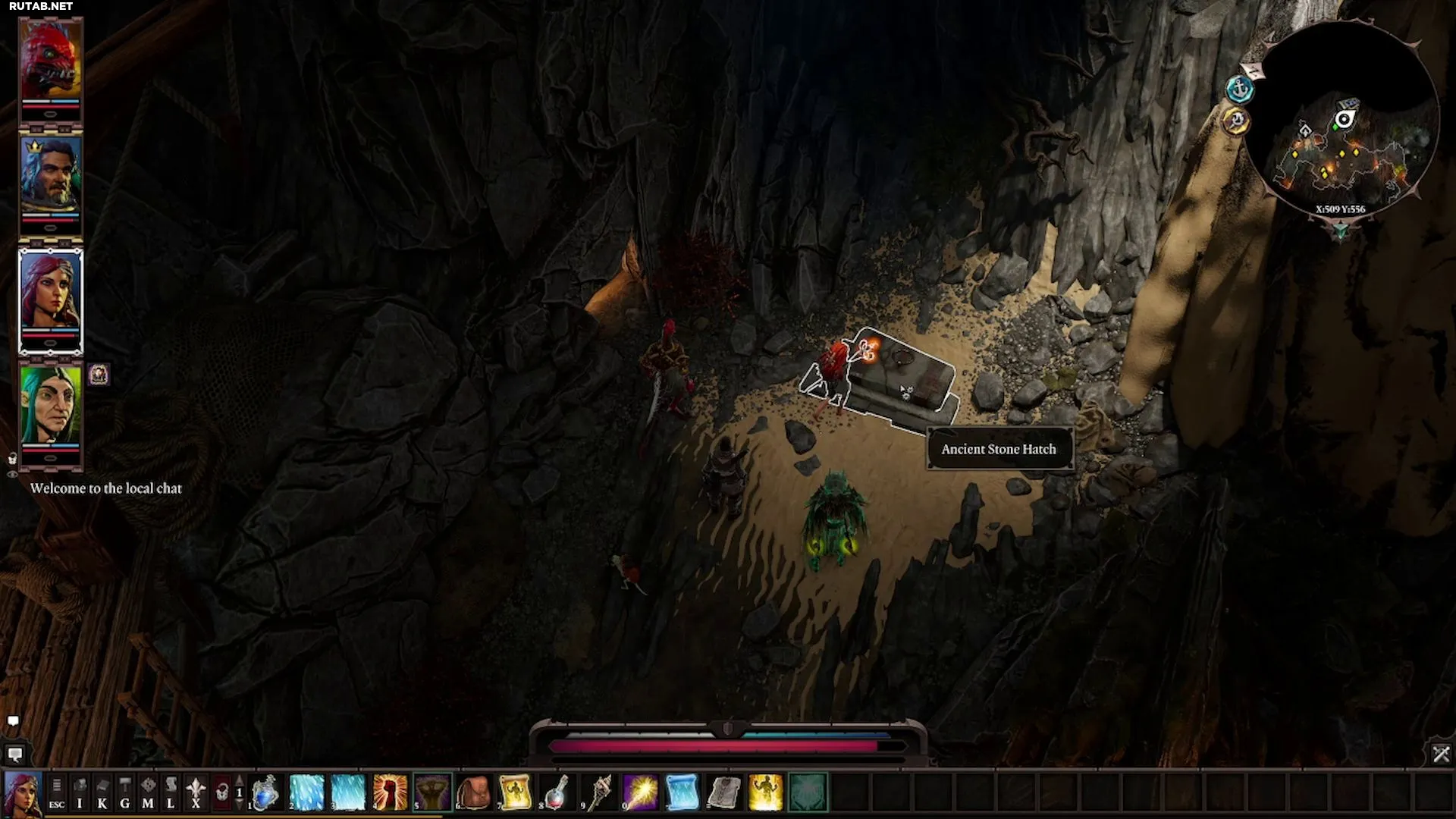Screen dimensions: 1456x819
Task: Open the map with the M button
Action: coord(148,792)
